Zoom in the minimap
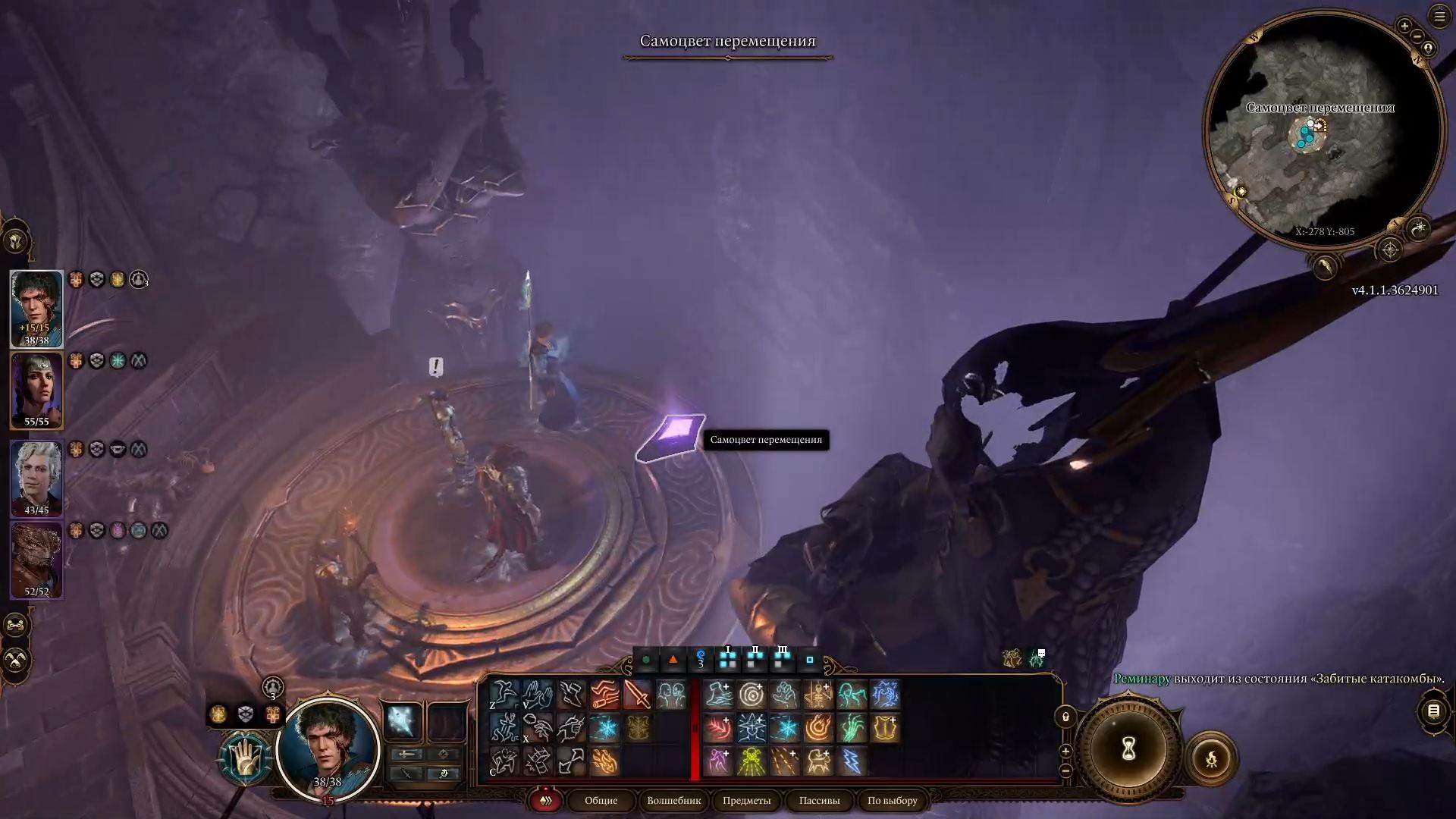The height and width of the screenshot is (819, 1456). pyautogui.click(x=1404, y=27)
